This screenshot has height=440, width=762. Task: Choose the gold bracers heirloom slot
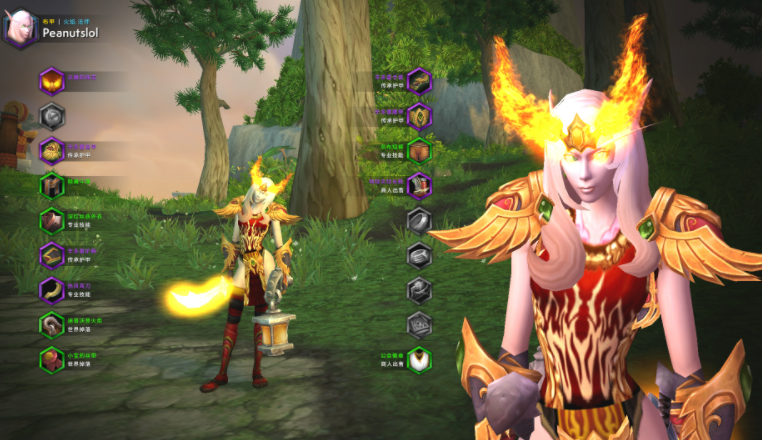click(x=51, y=256)
